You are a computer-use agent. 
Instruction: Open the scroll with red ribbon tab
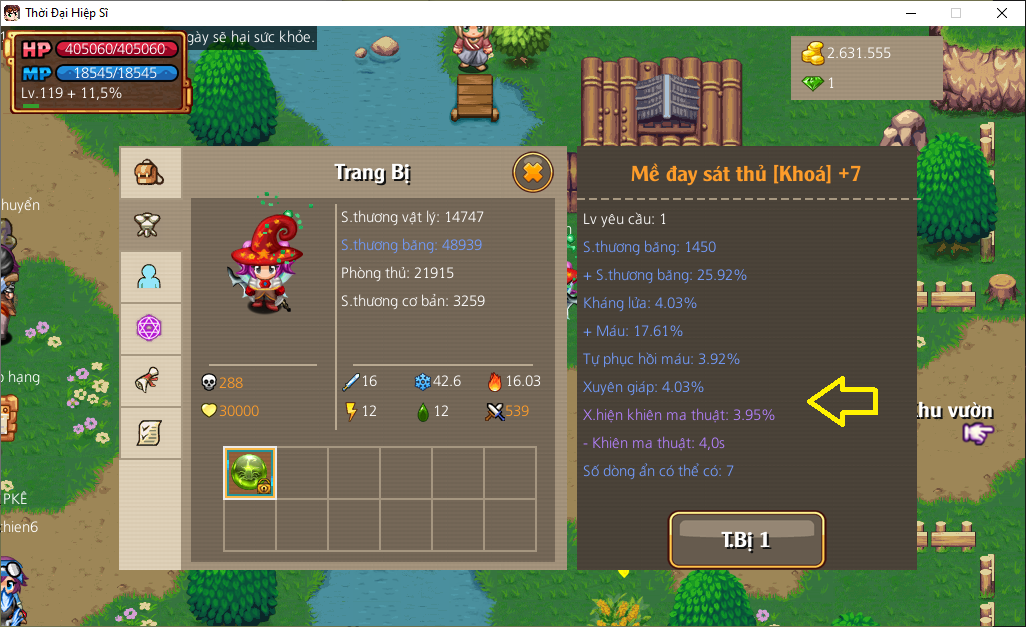coord(150,380)
